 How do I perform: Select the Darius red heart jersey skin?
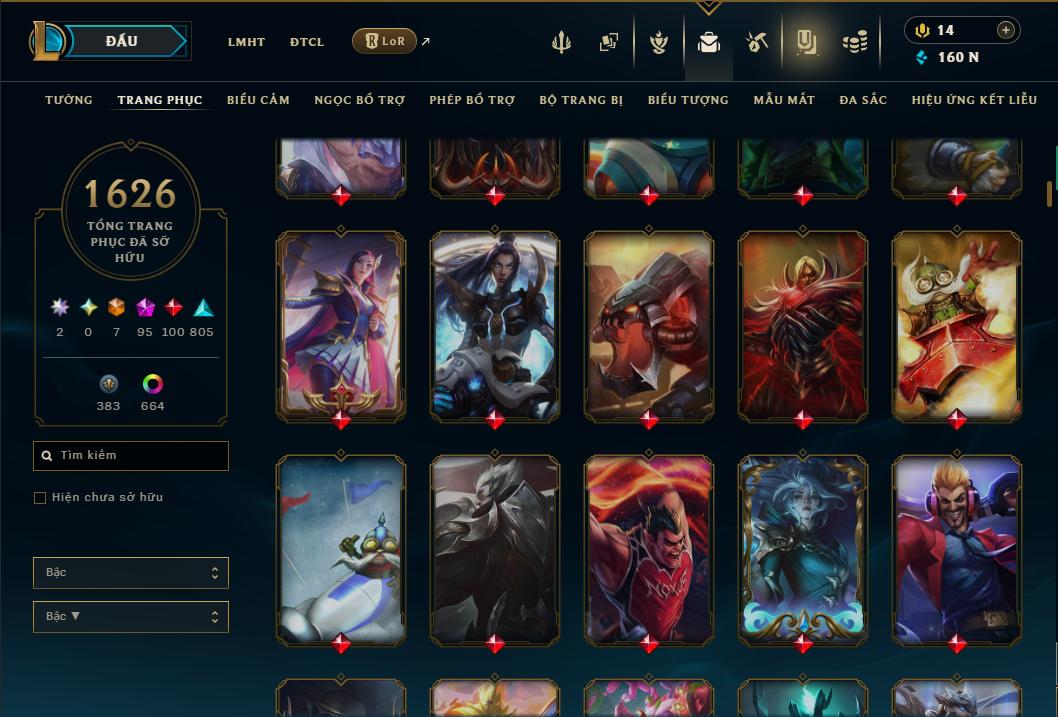[x=649, y=548]
